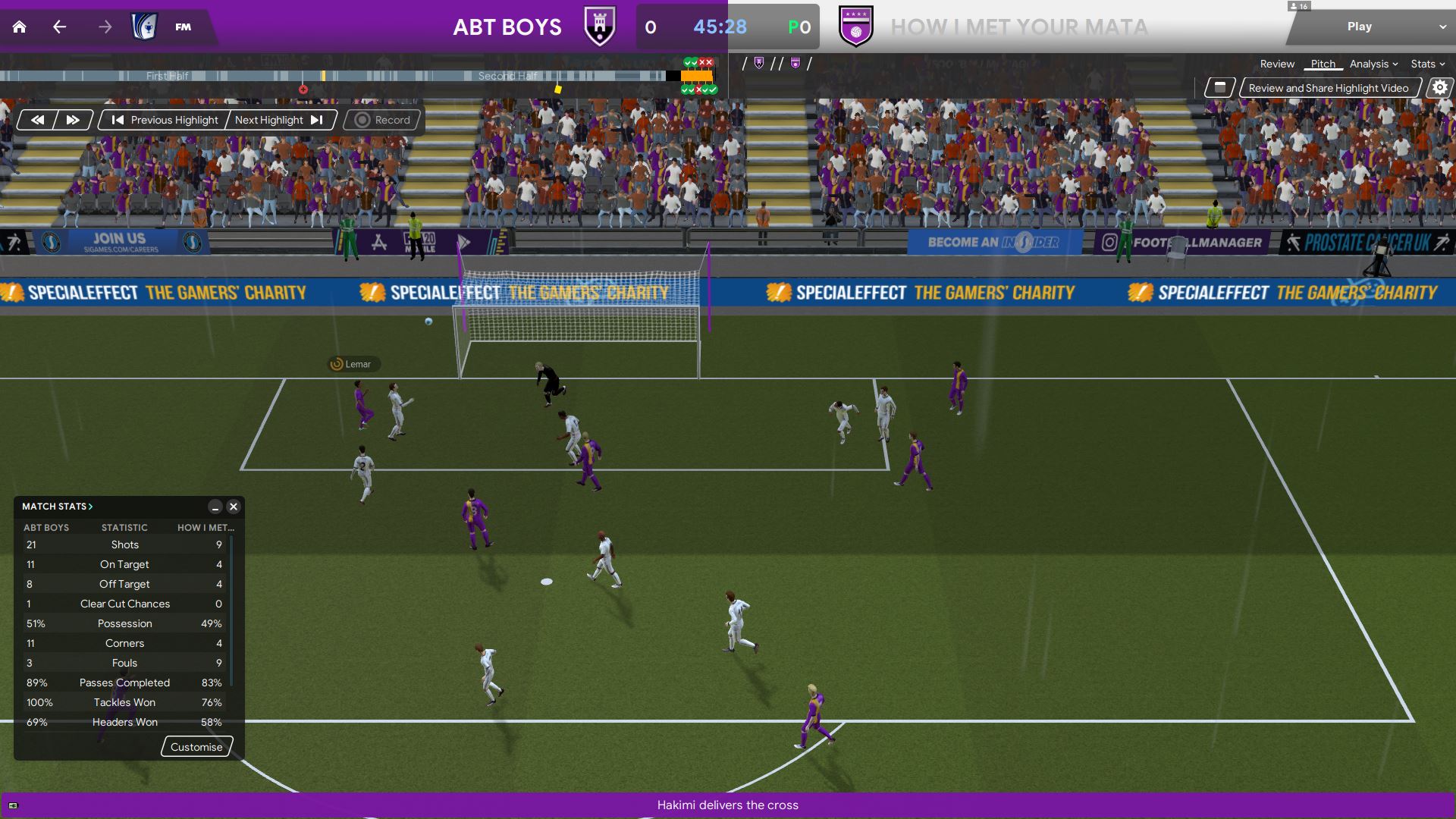Click the ABT Boys club badge
Image resolution: width=1456 pixels, height=819 pixels.
click(x=600, y=27)
